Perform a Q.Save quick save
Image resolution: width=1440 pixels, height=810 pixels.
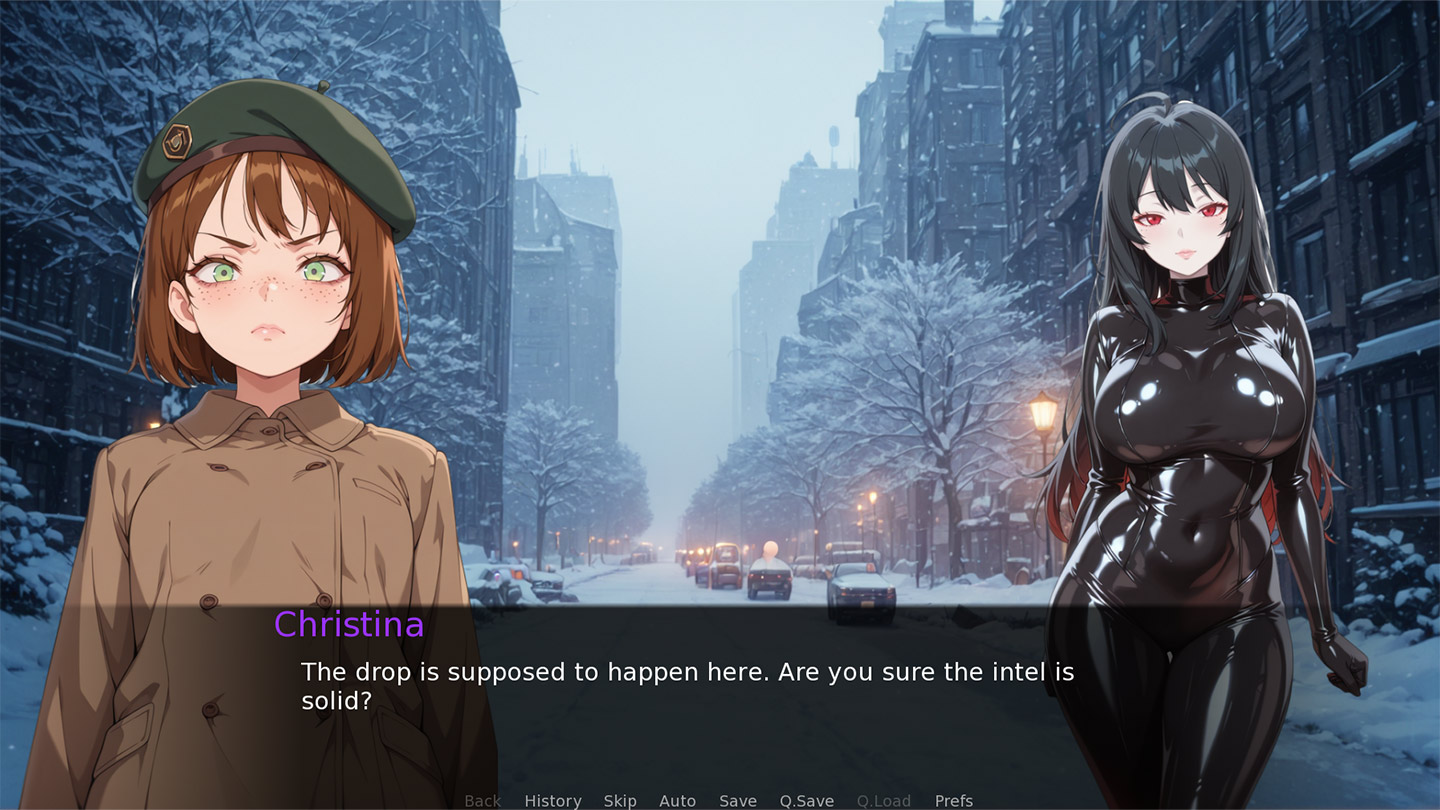pyautogui.click(x=806, y=800)
